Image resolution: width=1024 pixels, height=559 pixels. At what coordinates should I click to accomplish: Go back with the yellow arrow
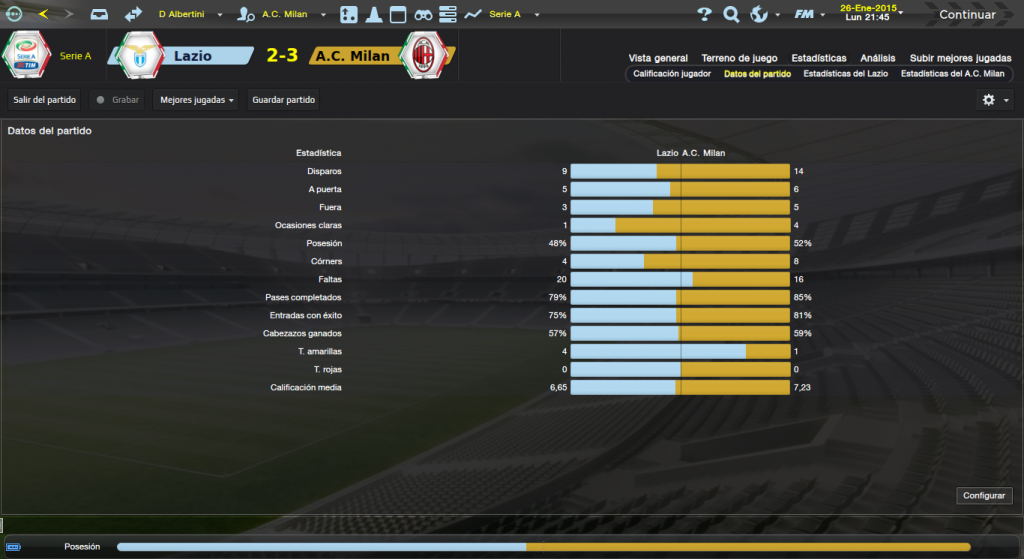coord(43,15)
